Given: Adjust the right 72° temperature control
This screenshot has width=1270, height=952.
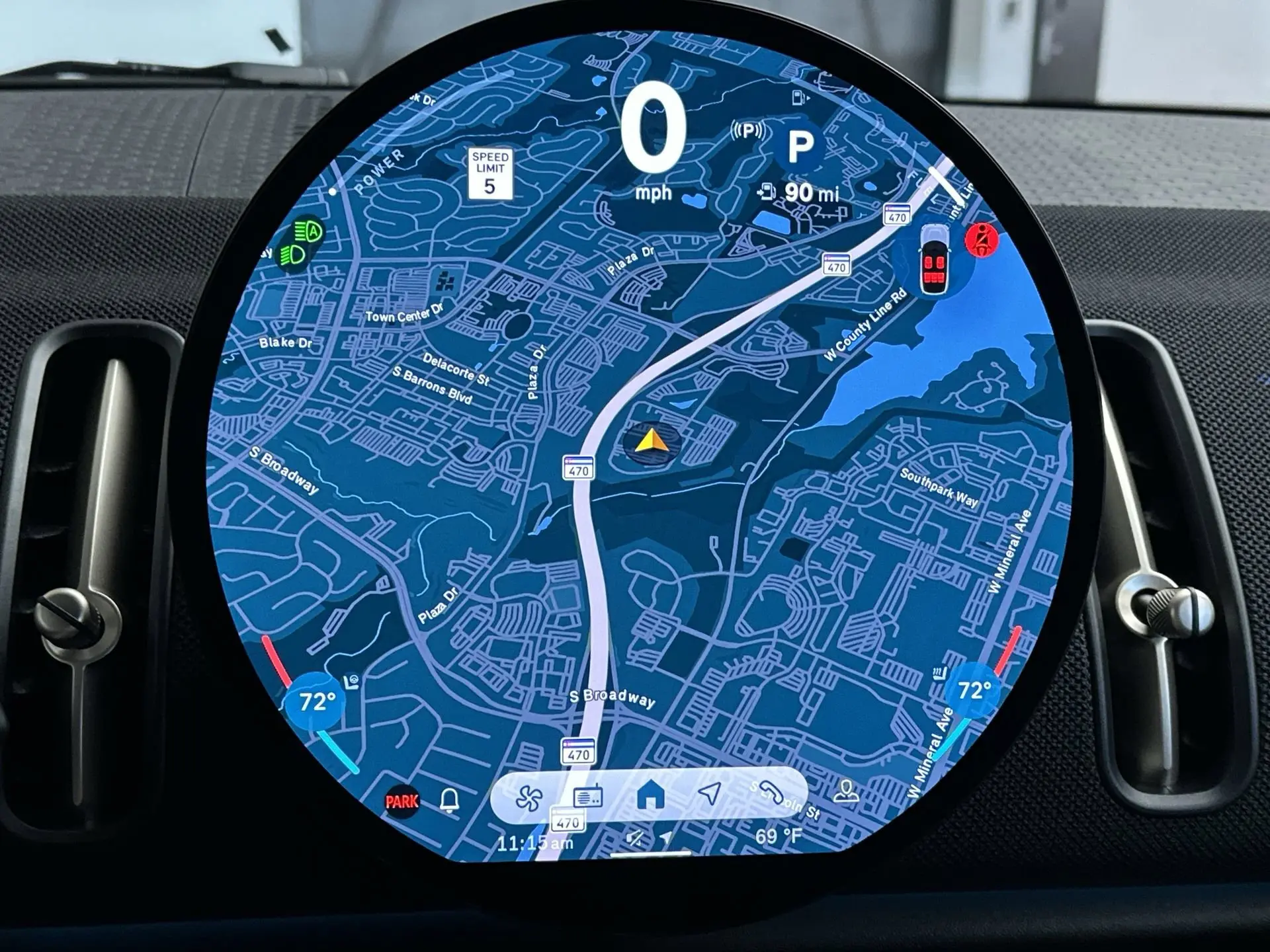Looking at the screenshot, I should pyautogui.click(x=974, y=692).
